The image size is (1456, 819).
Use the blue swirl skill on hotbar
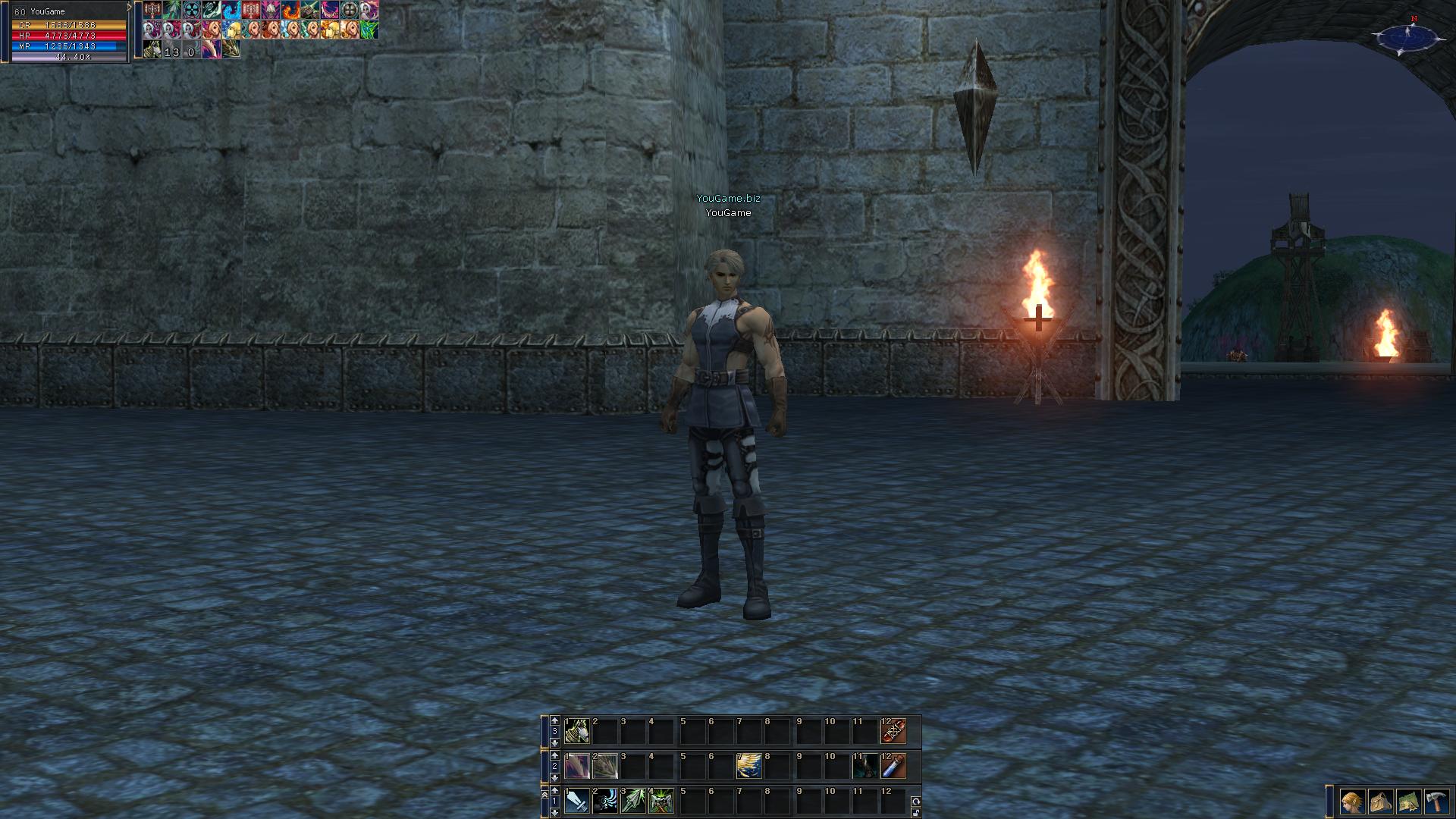[x=604, y=801]
